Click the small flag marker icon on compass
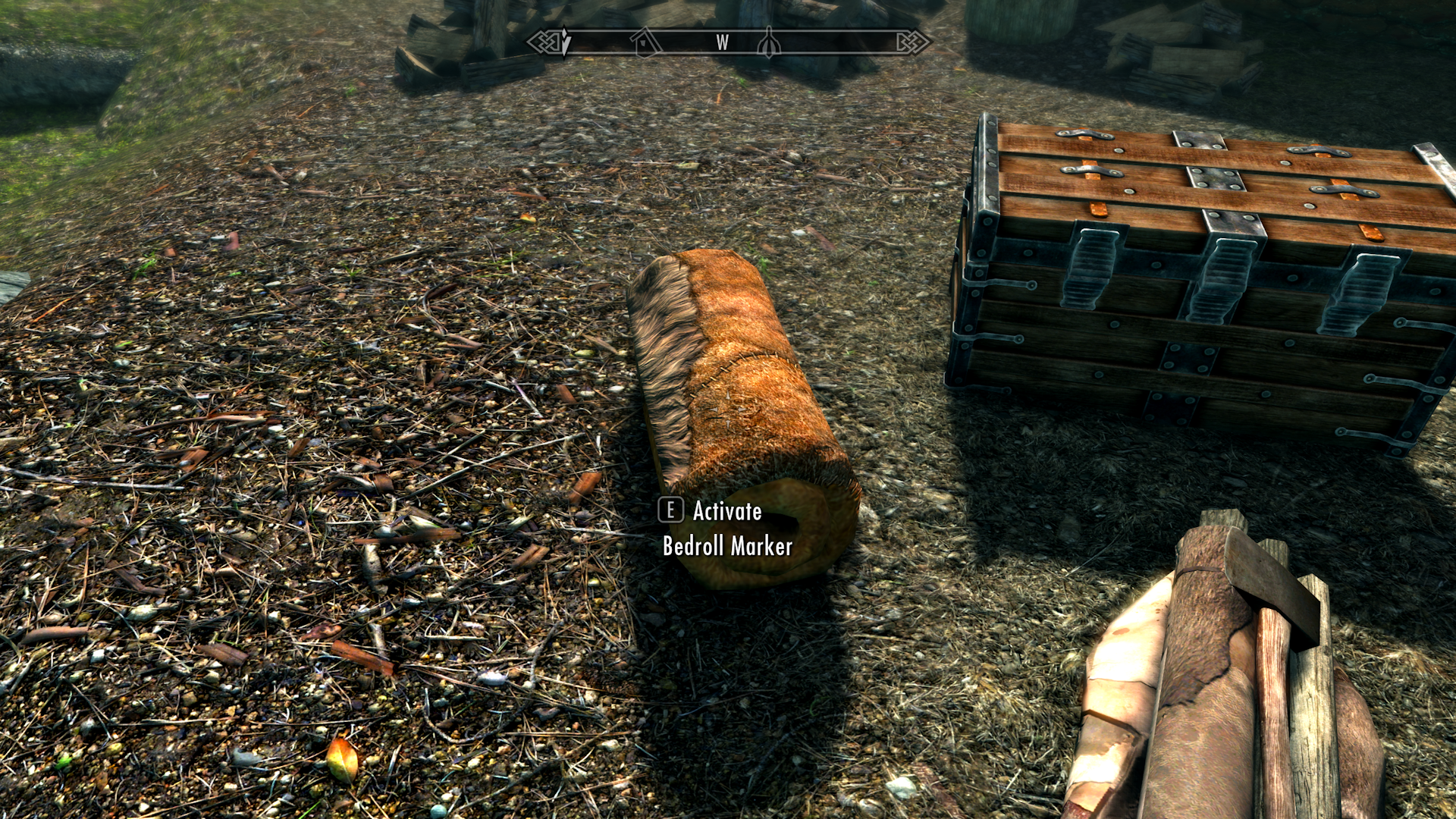 [770, 44]
